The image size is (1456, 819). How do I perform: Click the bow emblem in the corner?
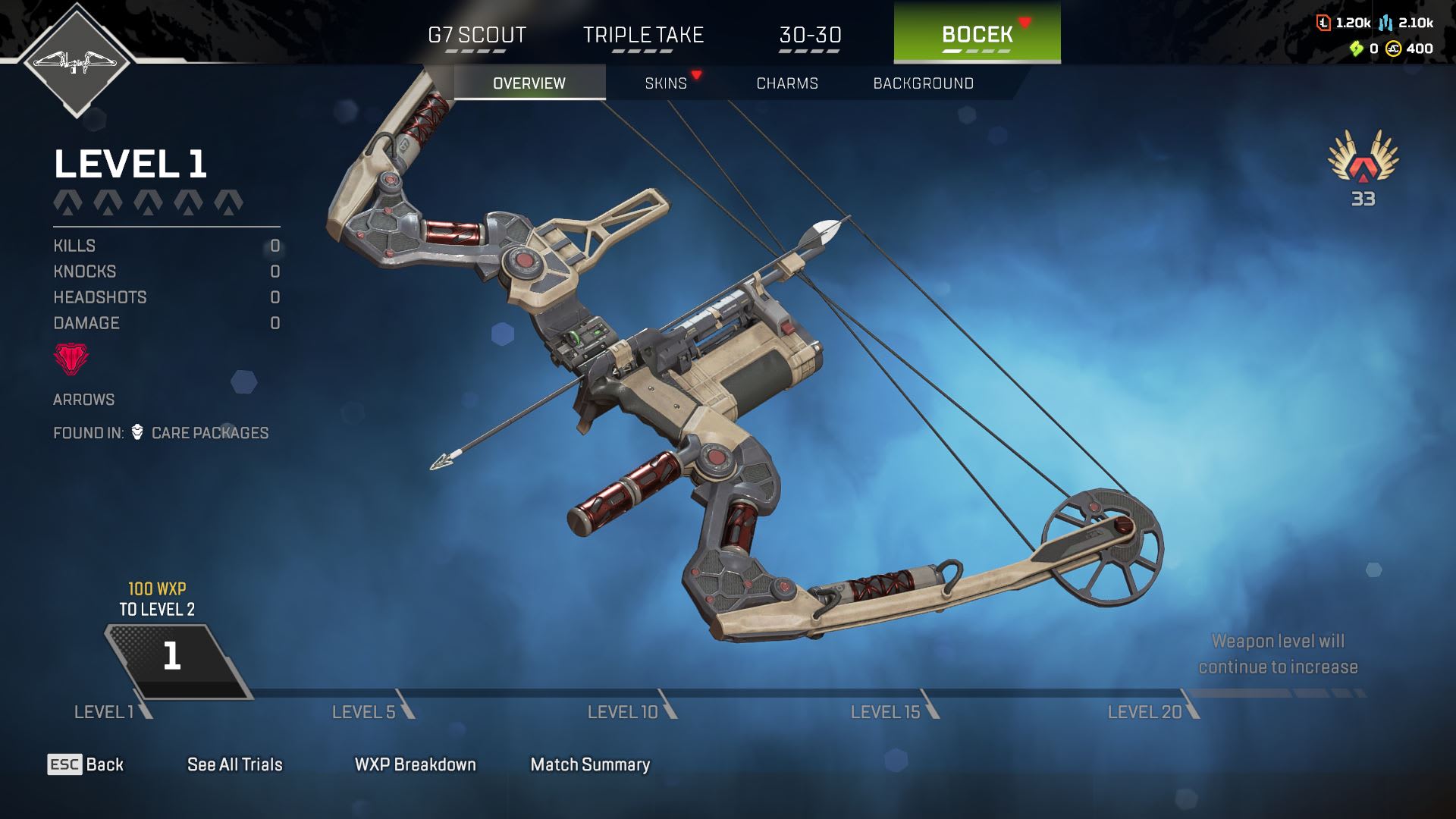tap(76, 61)
